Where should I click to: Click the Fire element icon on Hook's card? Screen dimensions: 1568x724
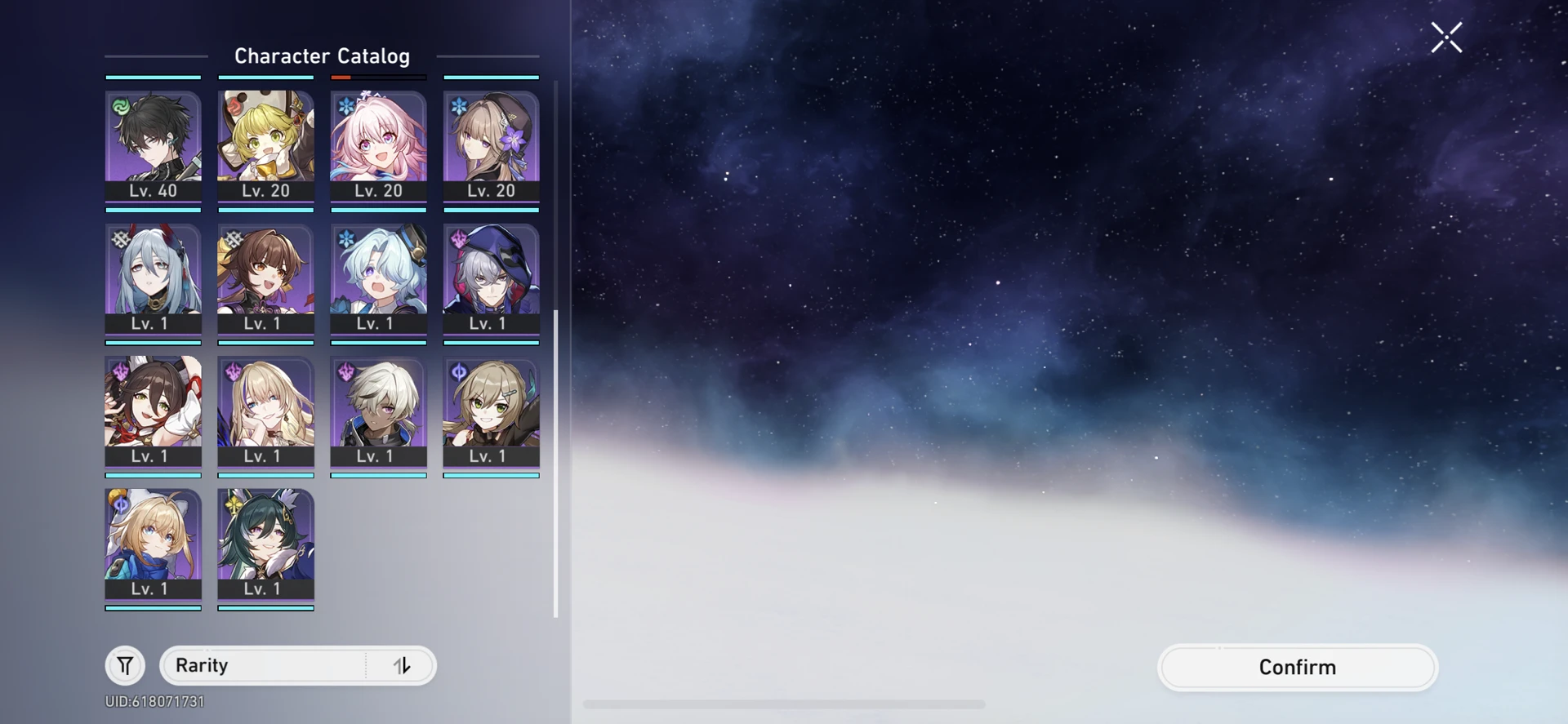234,108
